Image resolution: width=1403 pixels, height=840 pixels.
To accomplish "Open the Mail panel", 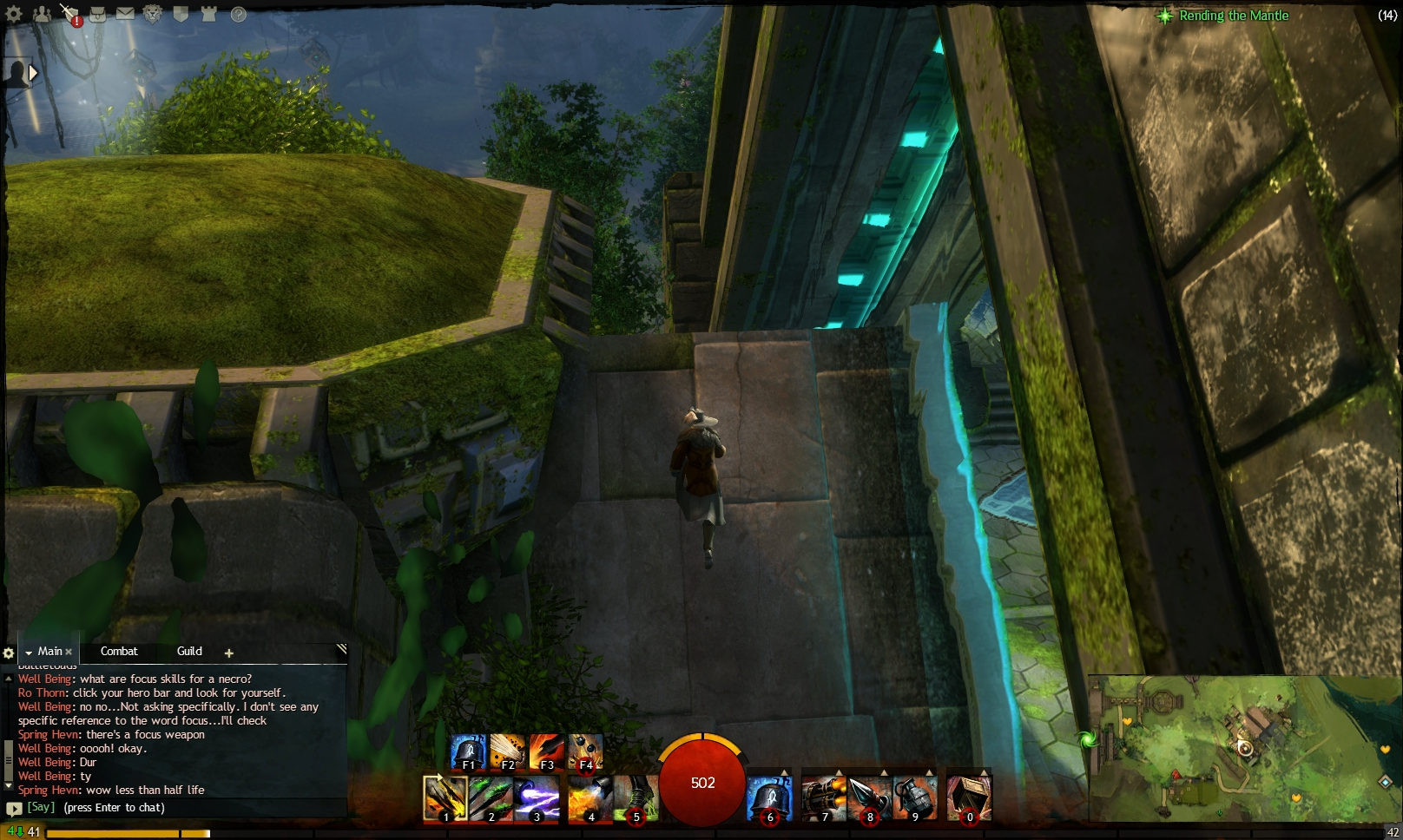I will (126, 14).
